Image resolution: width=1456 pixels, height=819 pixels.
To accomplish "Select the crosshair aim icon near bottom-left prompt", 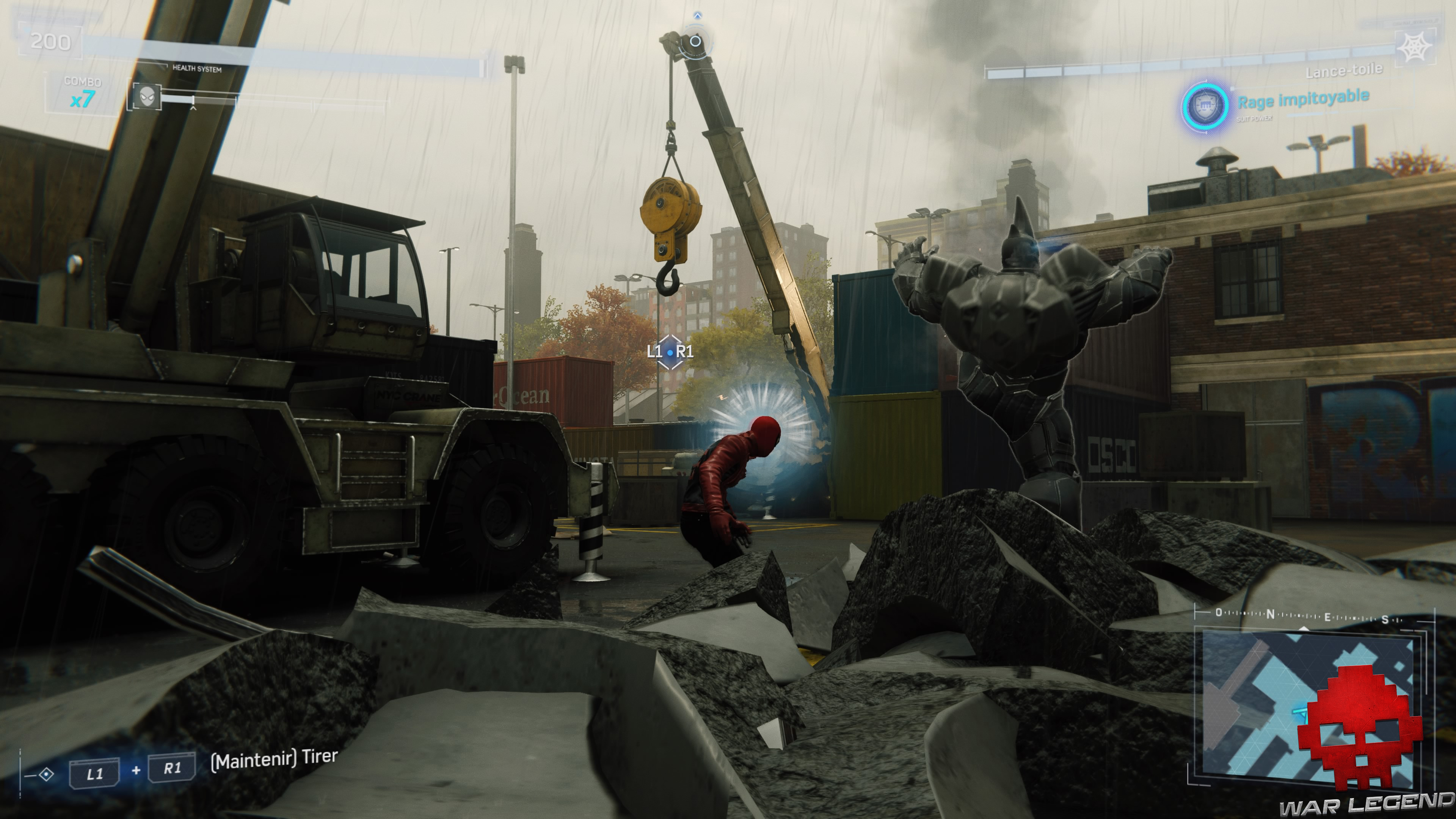I will tap(46, 775).
